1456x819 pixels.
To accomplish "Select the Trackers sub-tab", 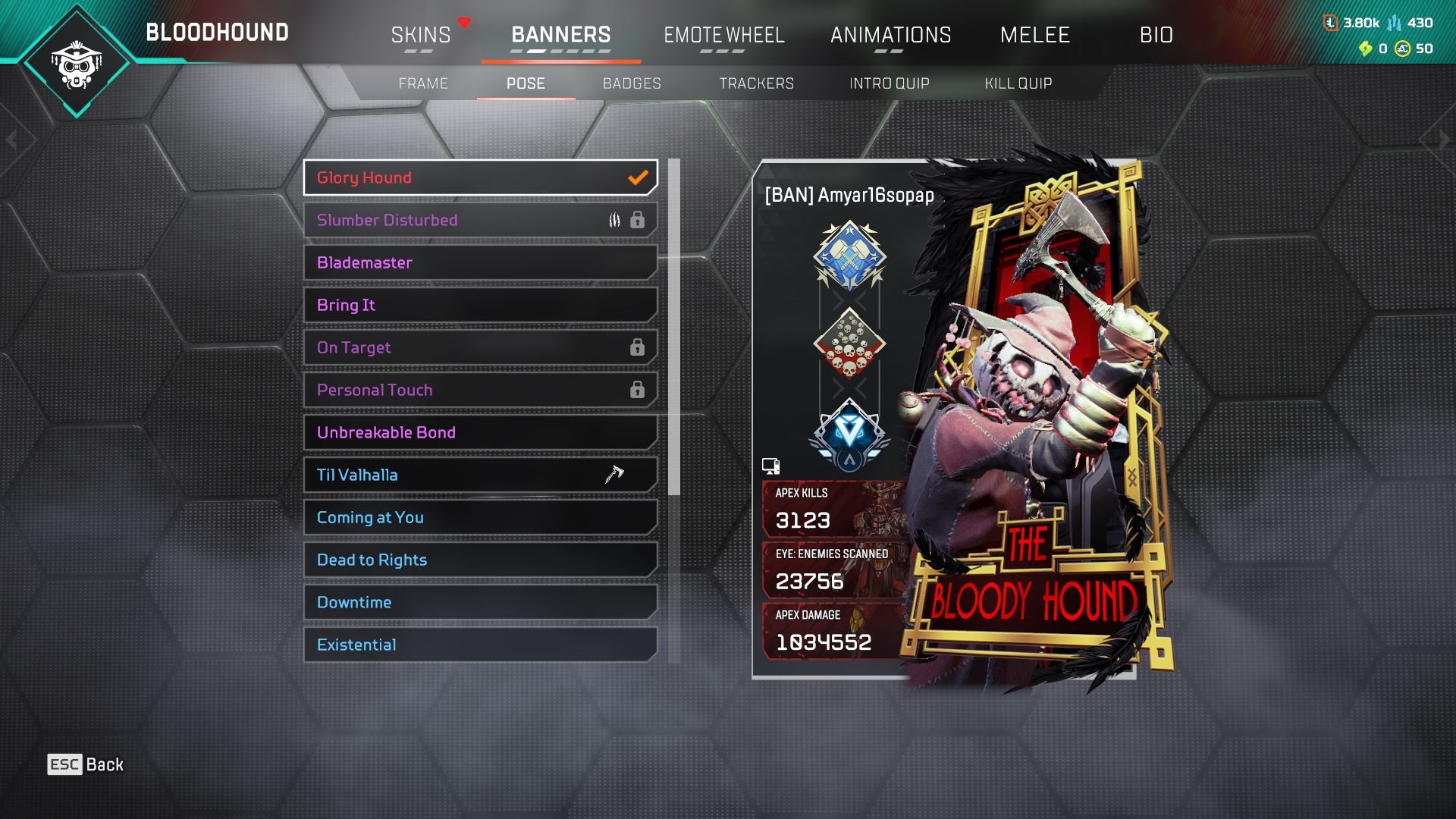I will click(756, 83).
